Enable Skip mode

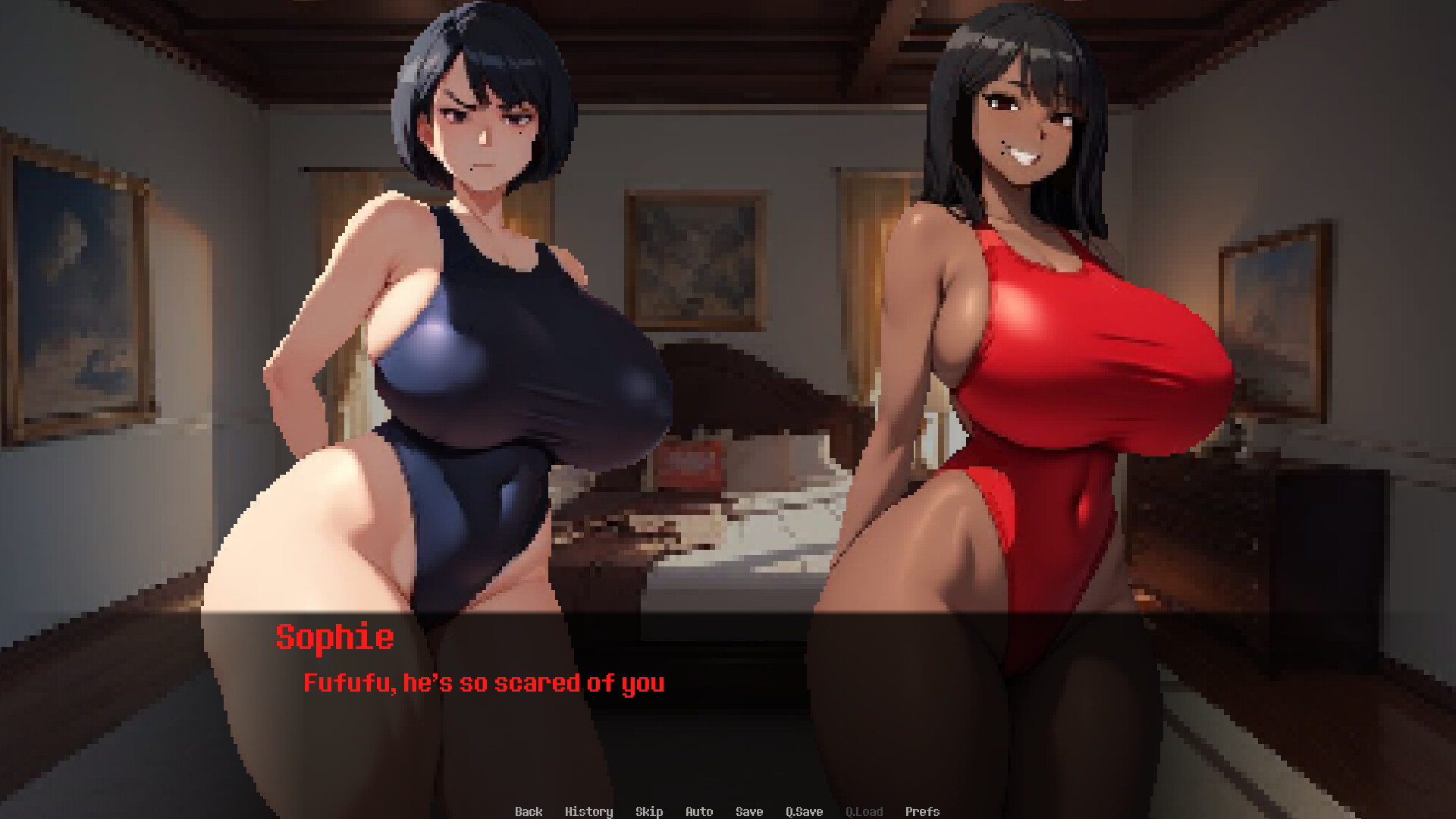click(648, 811)
